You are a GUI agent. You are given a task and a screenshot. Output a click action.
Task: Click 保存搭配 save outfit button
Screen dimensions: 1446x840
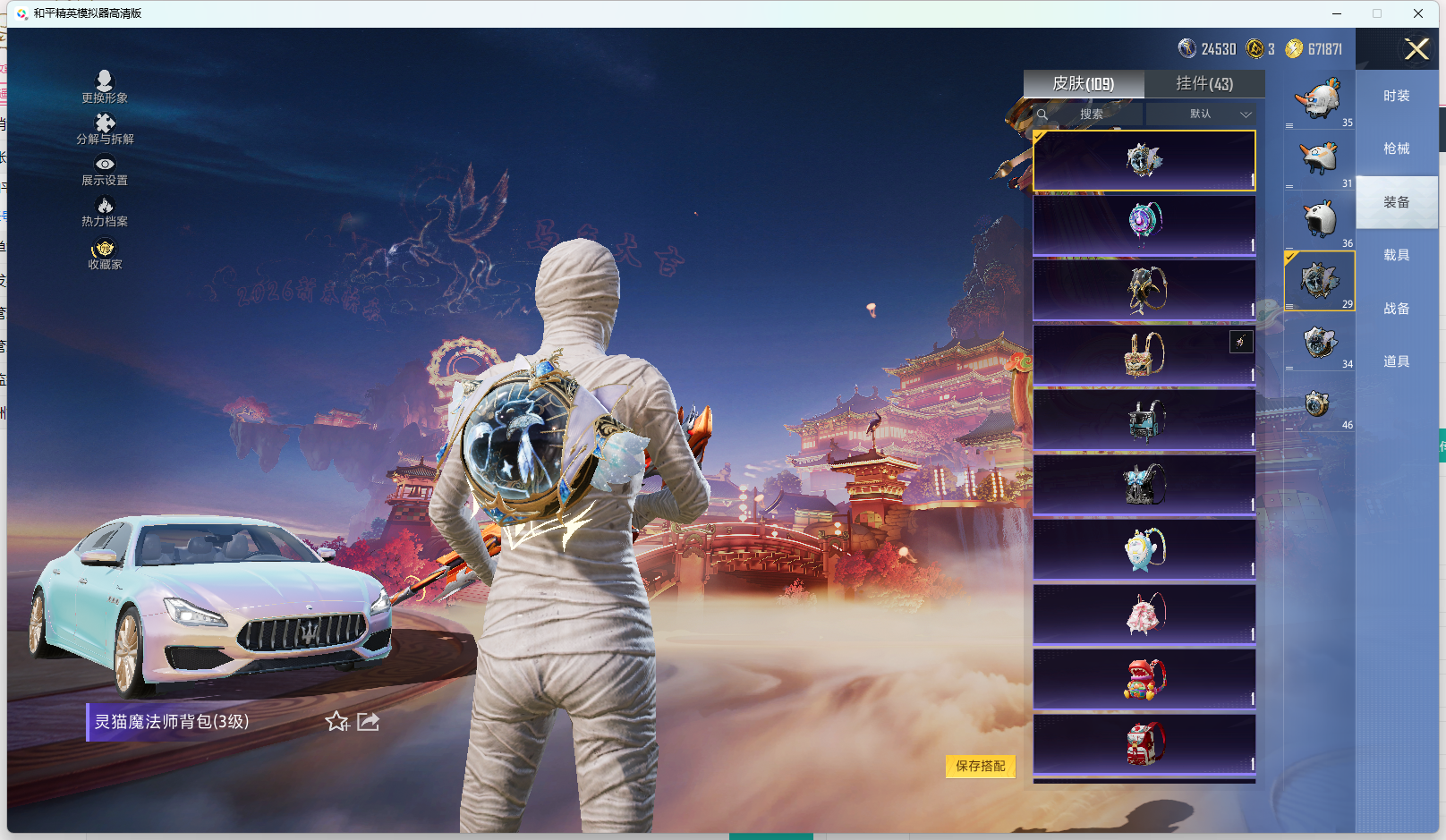click(980, 766)
